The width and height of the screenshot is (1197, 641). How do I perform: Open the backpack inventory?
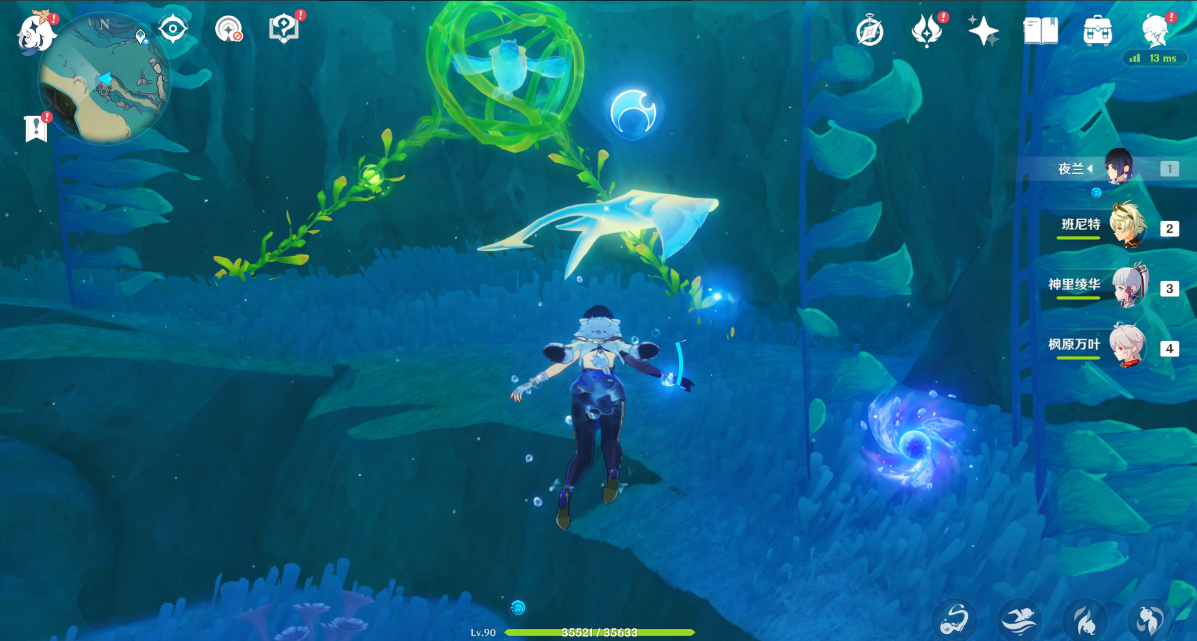point(1098,31)
